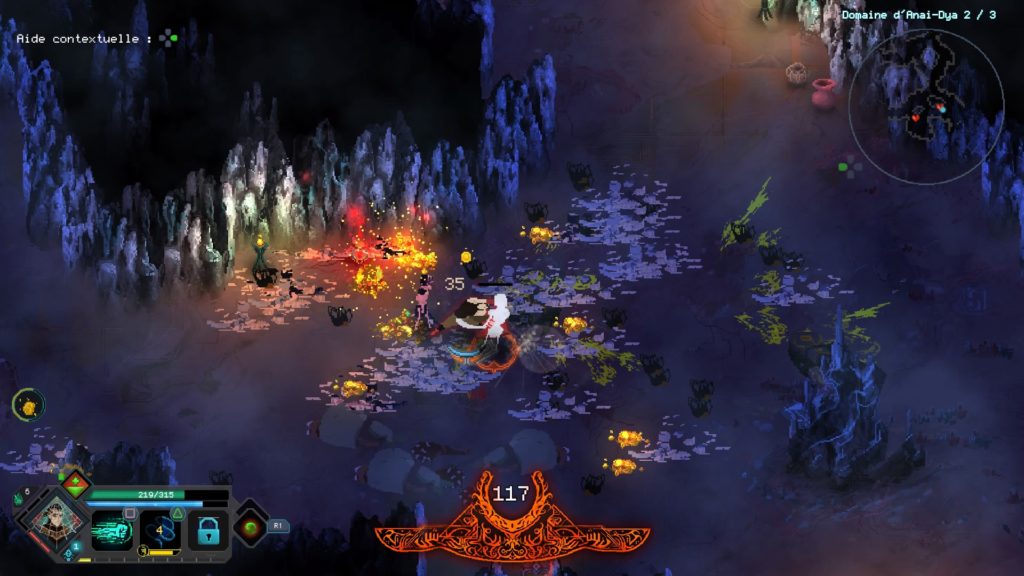This screenshot has width=1024, height=576.
Task: Select the glowing orange orb indicator
Action: 28,405
